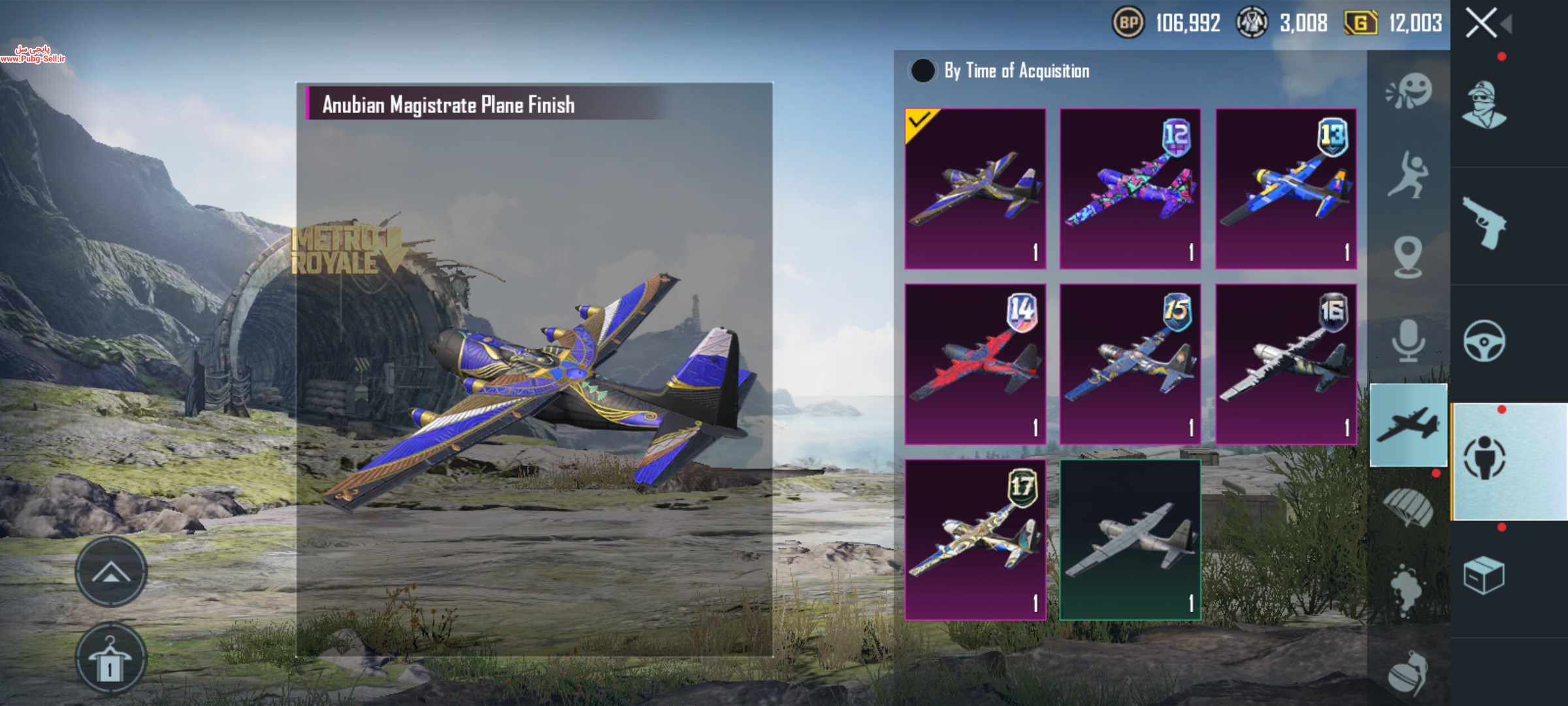Open the character outfits category
This screenshot has width=1568, height=706.
(x=1484, y=105)
